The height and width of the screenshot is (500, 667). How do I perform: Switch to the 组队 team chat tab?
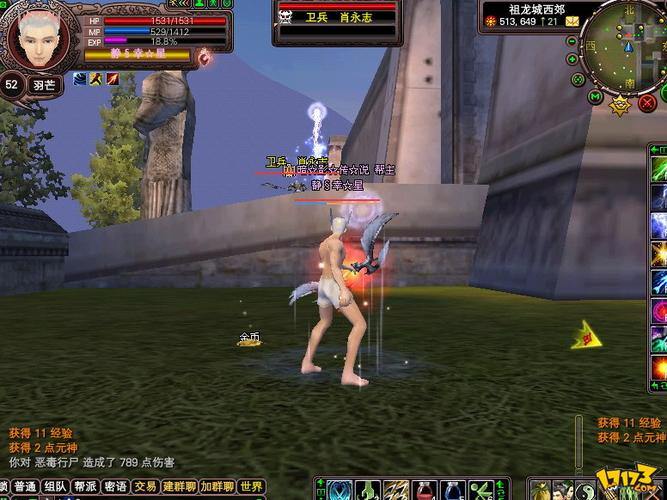point(56,487)
